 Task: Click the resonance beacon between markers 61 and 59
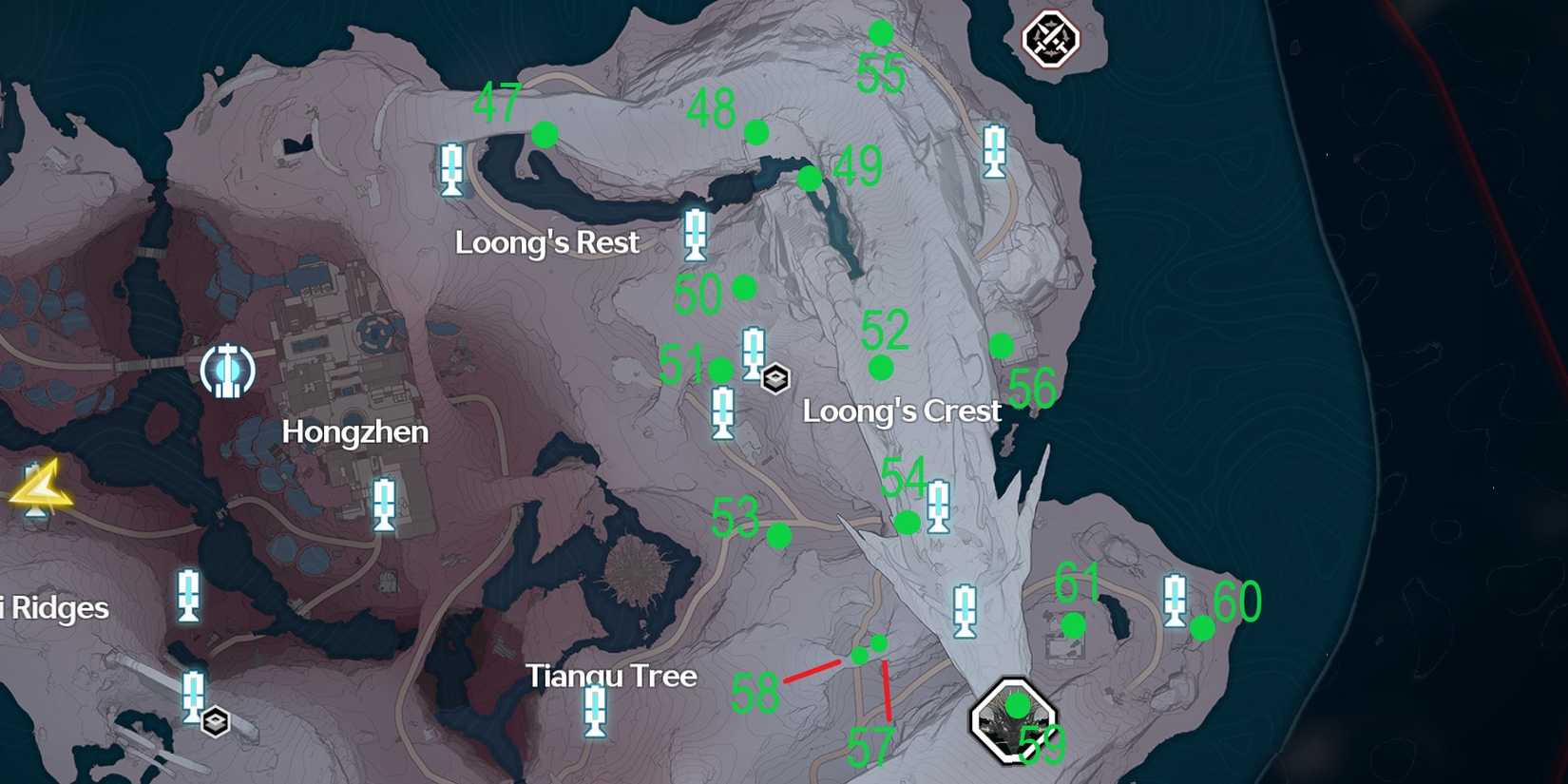(966, 611)
